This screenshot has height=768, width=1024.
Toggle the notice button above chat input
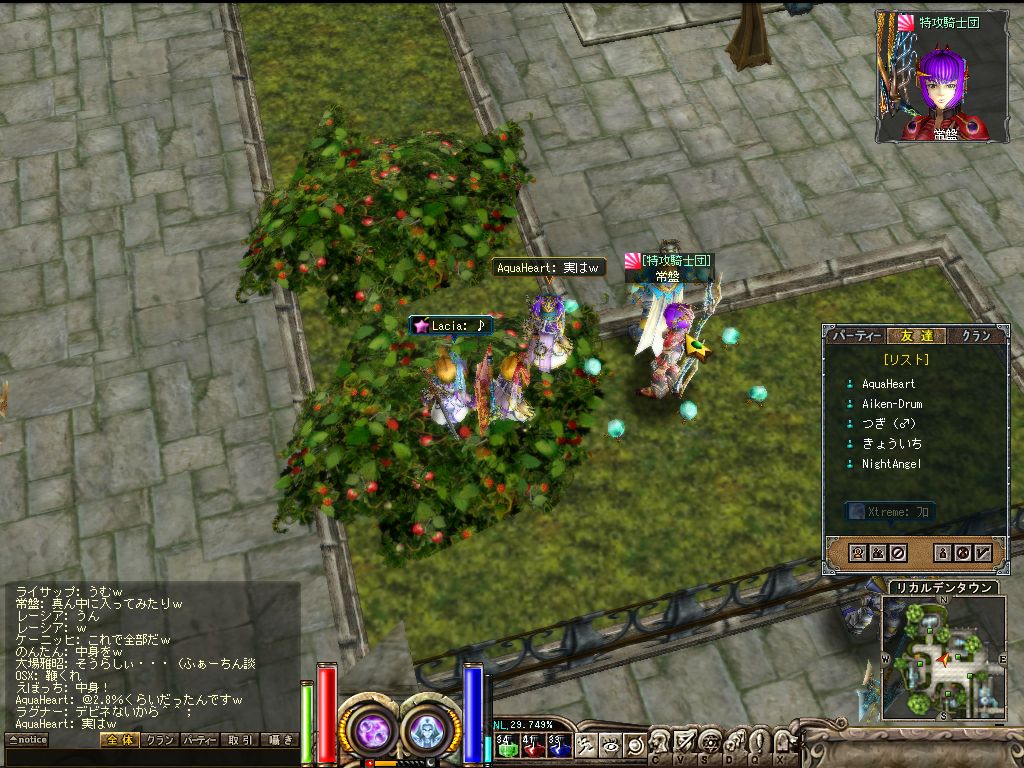click(27, 740)
